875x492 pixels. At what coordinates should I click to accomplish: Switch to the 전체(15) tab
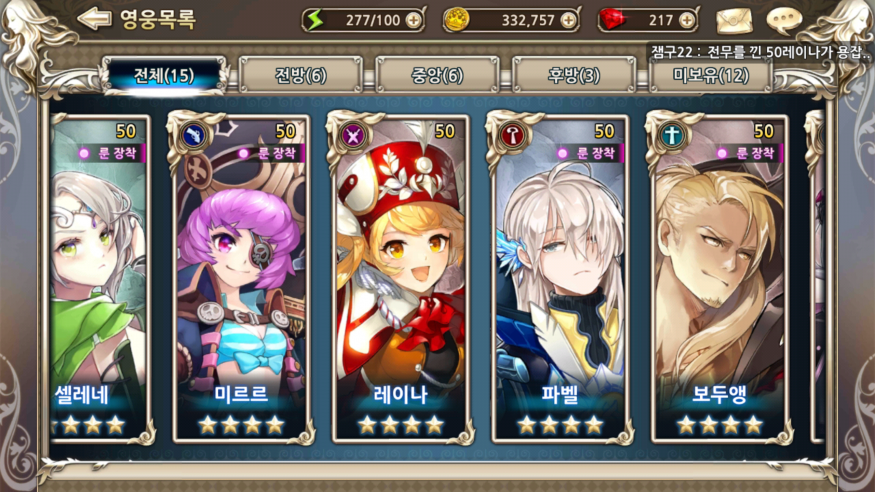click(x=164, y=75)
